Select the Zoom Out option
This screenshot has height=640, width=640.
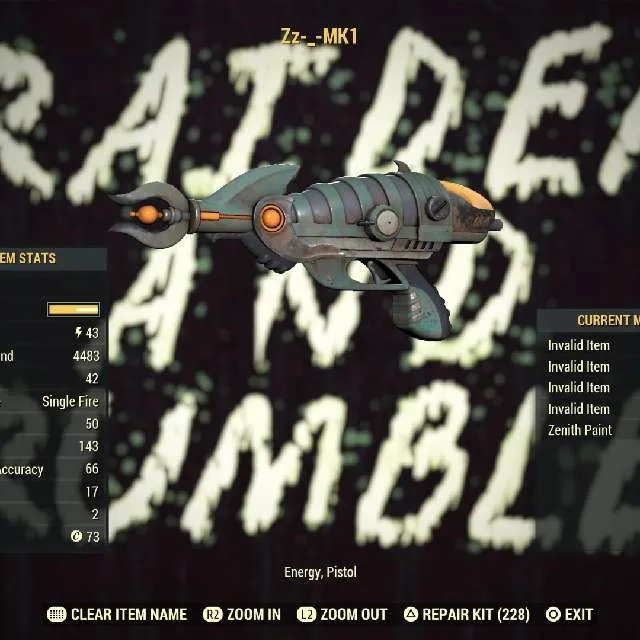point(347,615)
